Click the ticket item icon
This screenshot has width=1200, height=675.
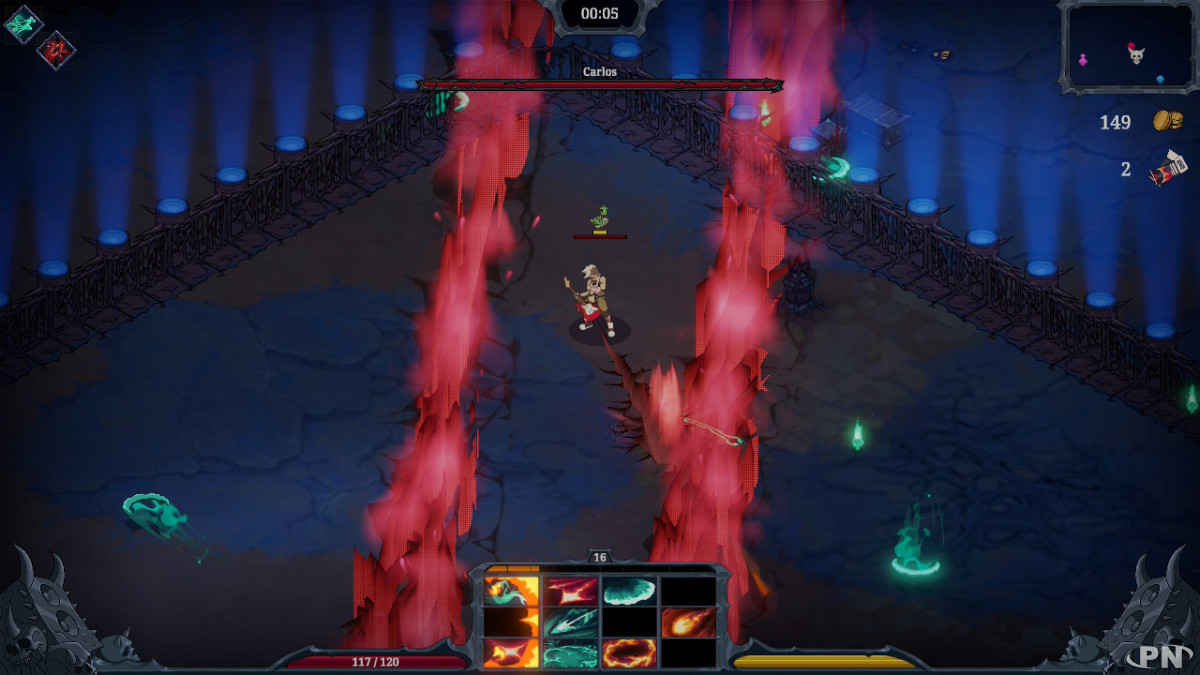(1167, 169)
